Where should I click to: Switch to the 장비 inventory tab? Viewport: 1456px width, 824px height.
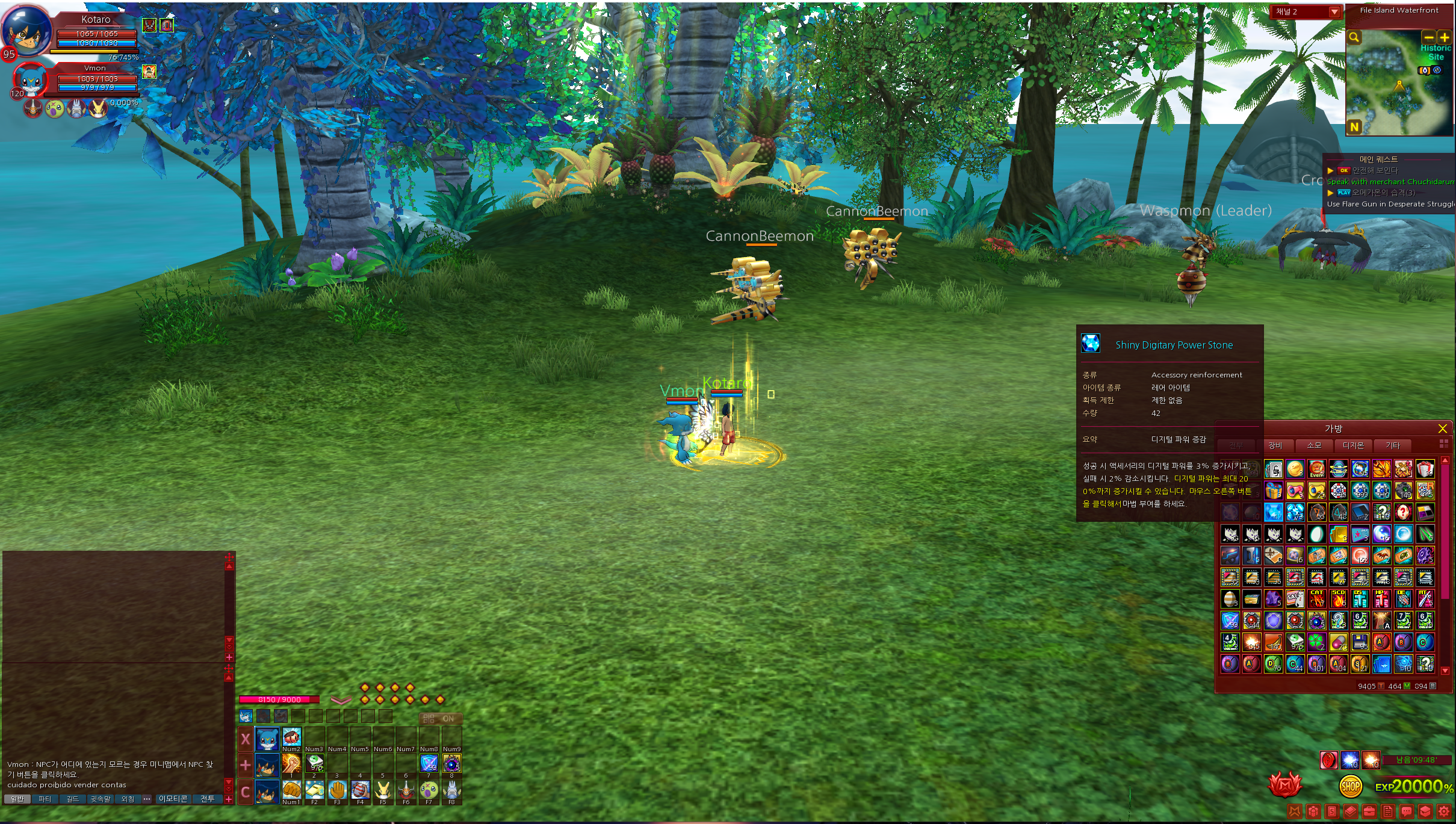click(x=1275, y=445)
